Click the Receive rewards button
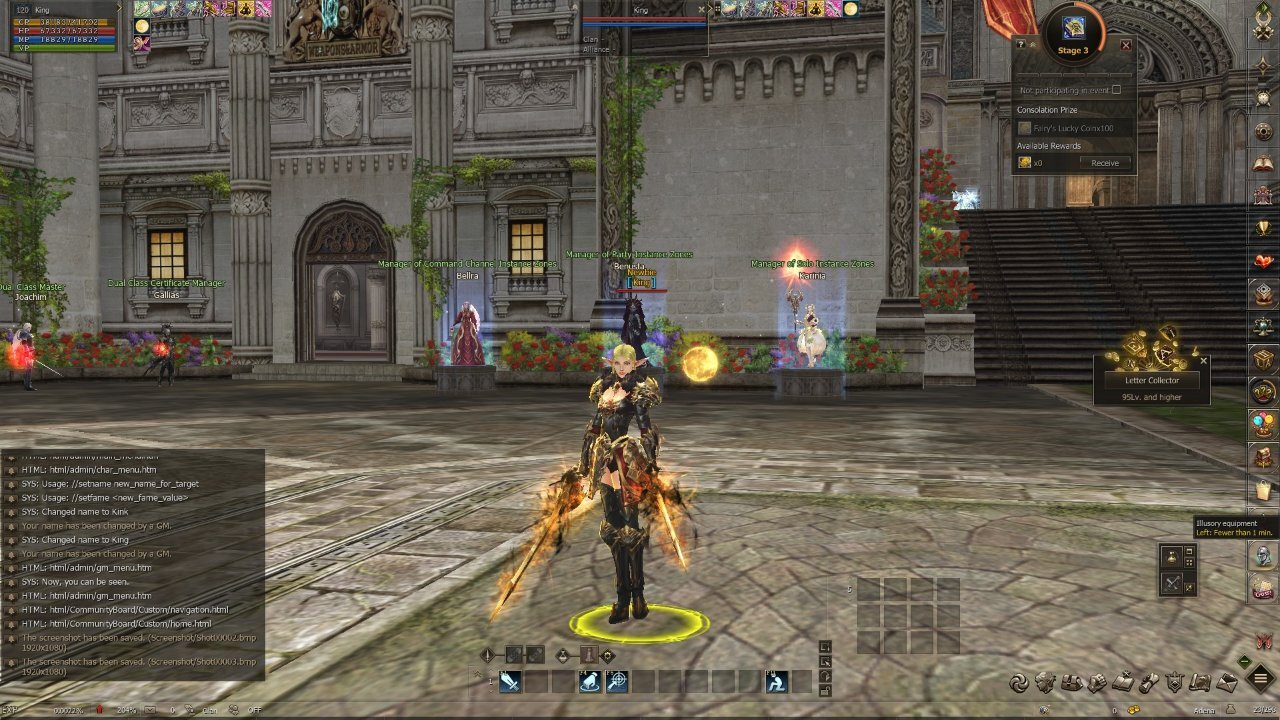The height and width of the screenshot is (720, 1280). click(x=1105, y=163)
